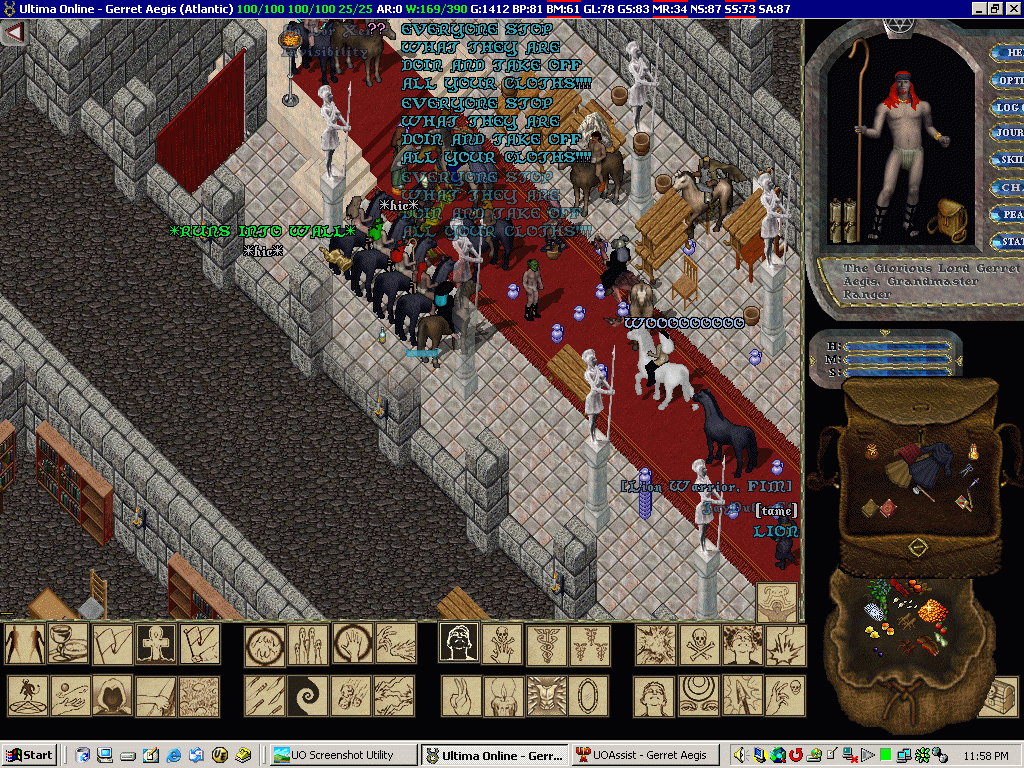Cast the spell with the ankh tombstone icon
Image resolution: width=1024 pixels, height=768 pixels.
(x=156, y=645)
